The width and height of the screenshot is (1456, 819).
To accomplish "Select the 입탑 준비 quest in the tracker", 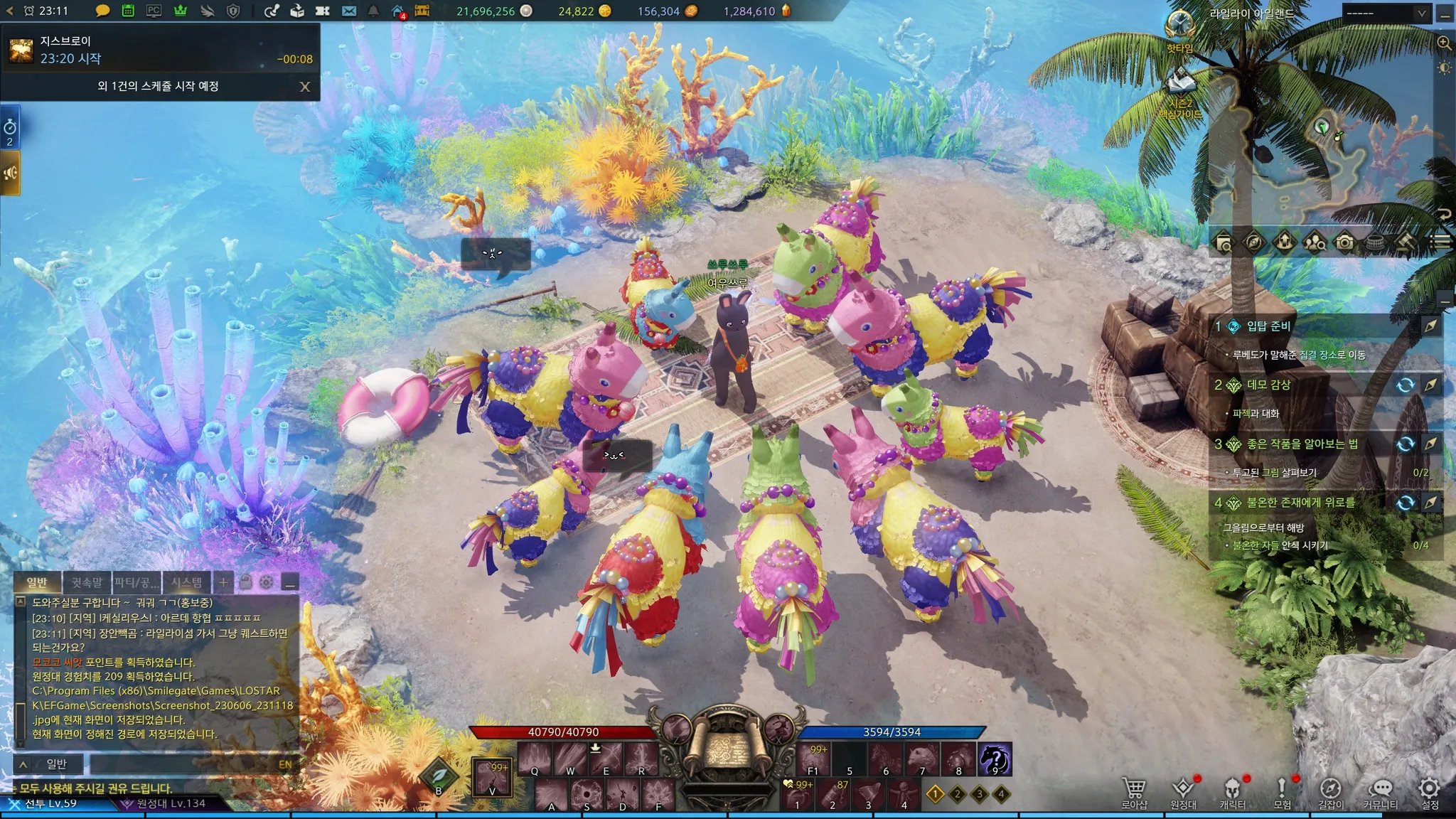I will (x=1268, y=326).
